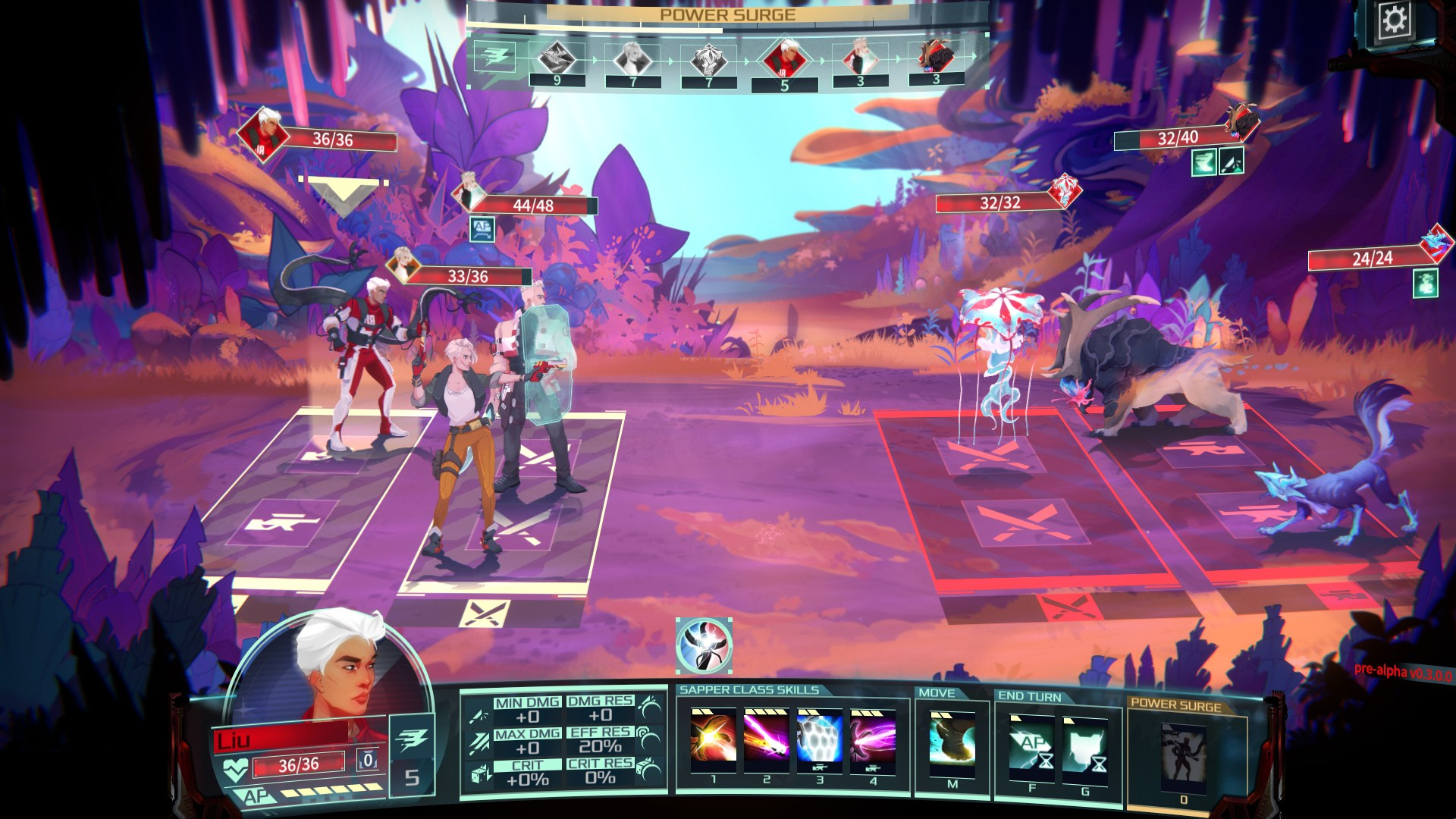Pick the horned beast portrait in the turn order
This screenshot has height=819, width=1456.
click(935, 57)
